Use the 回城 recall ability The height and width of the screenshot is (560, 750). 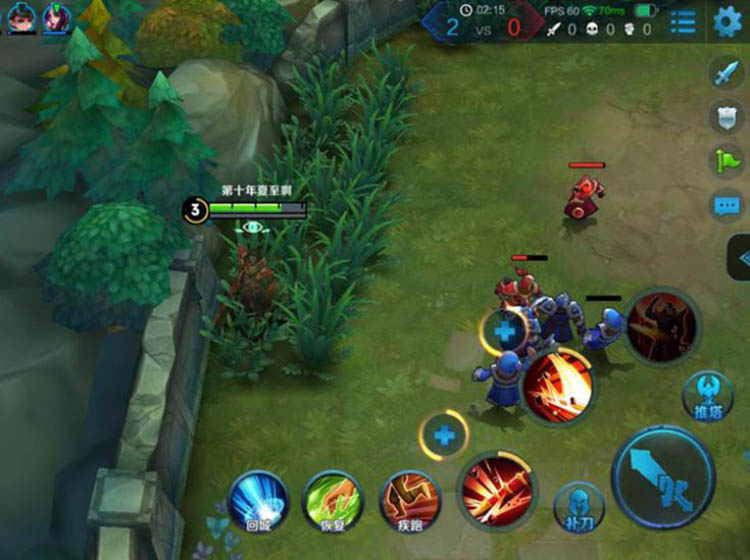(x=258, y=500)
